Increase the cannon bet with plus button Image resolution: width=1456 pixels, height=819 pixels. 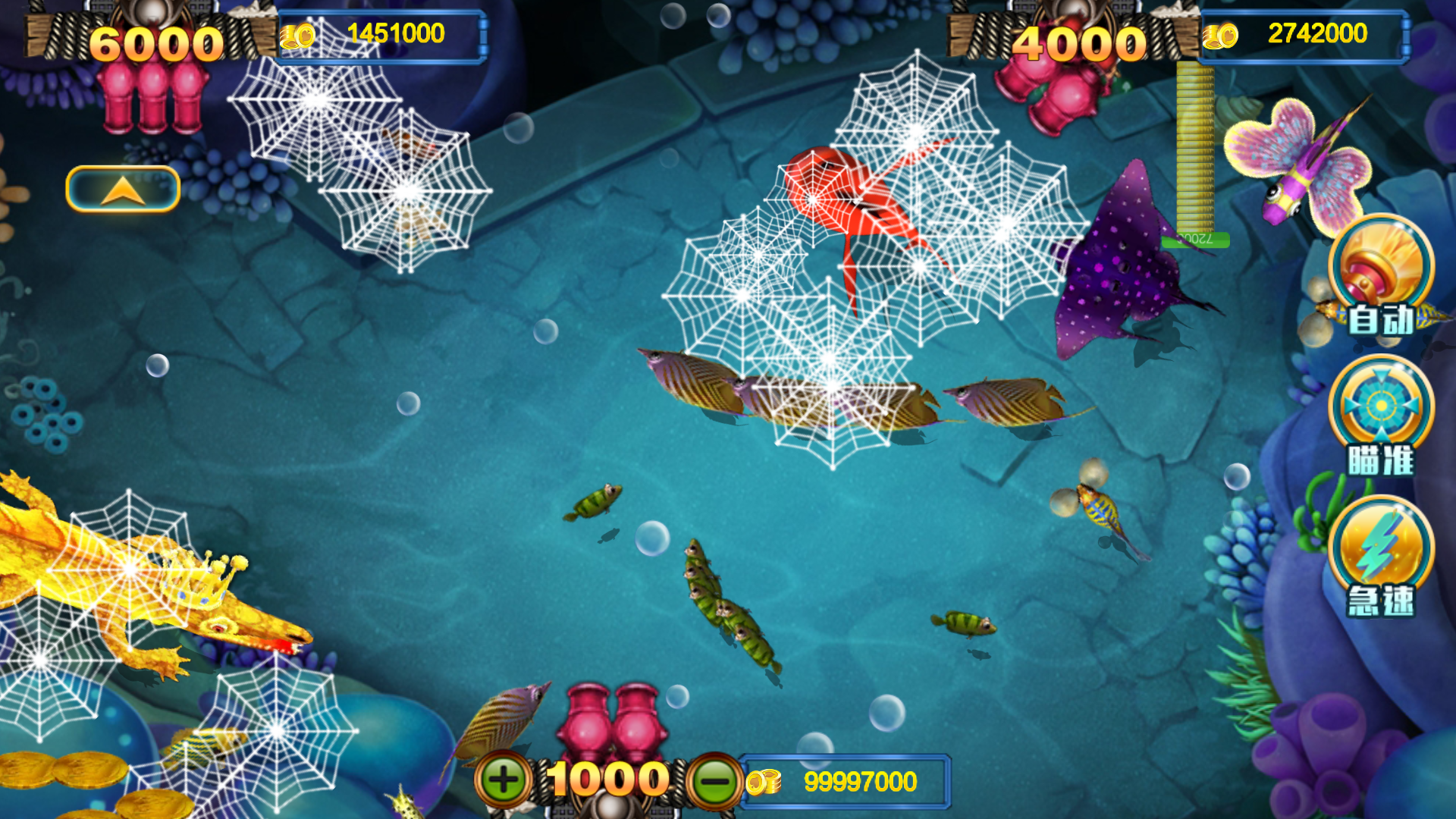(x=504, y=780)
